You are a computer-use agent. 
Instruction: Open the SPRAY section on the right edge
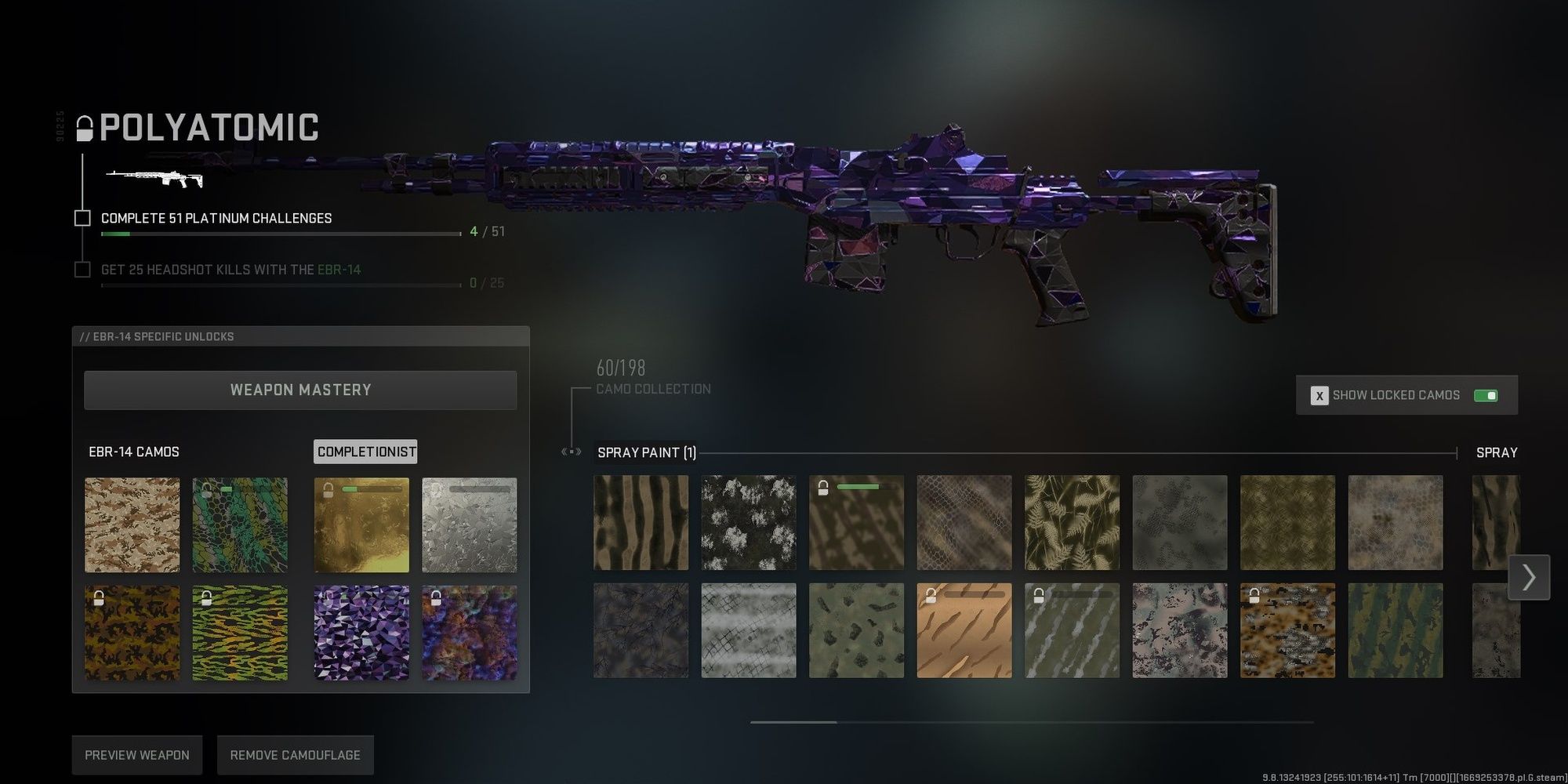pyautogui.click(x=1497, y=452)
